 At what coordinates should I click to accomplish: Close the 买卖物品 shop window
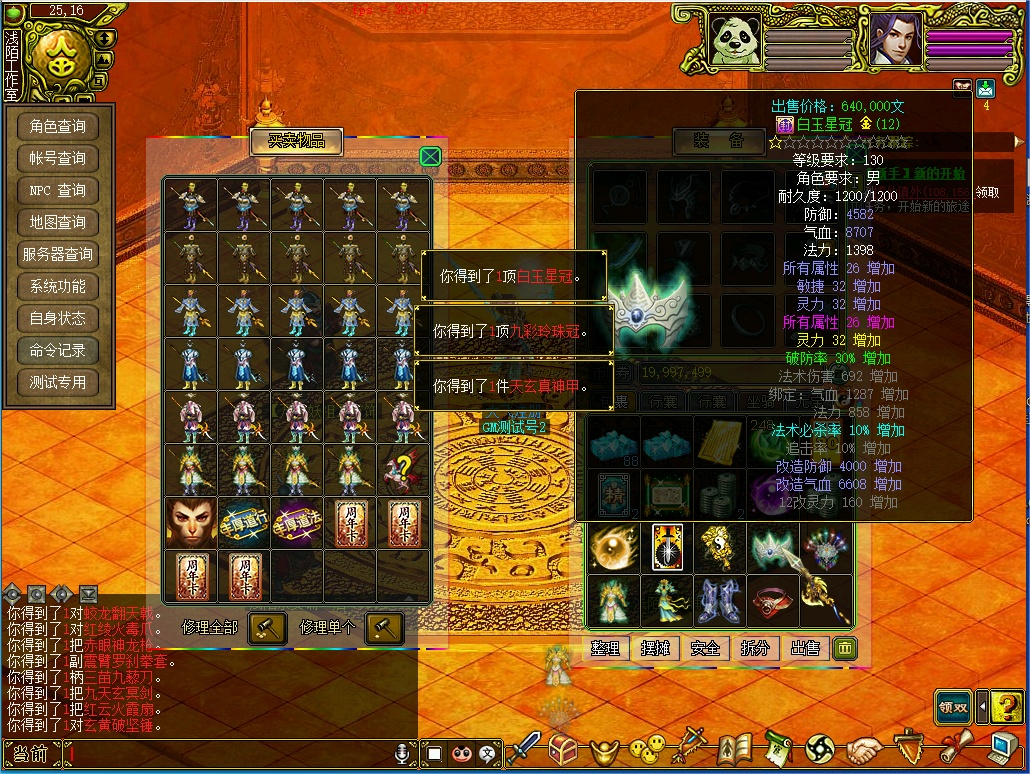click(x=430, y=157)
